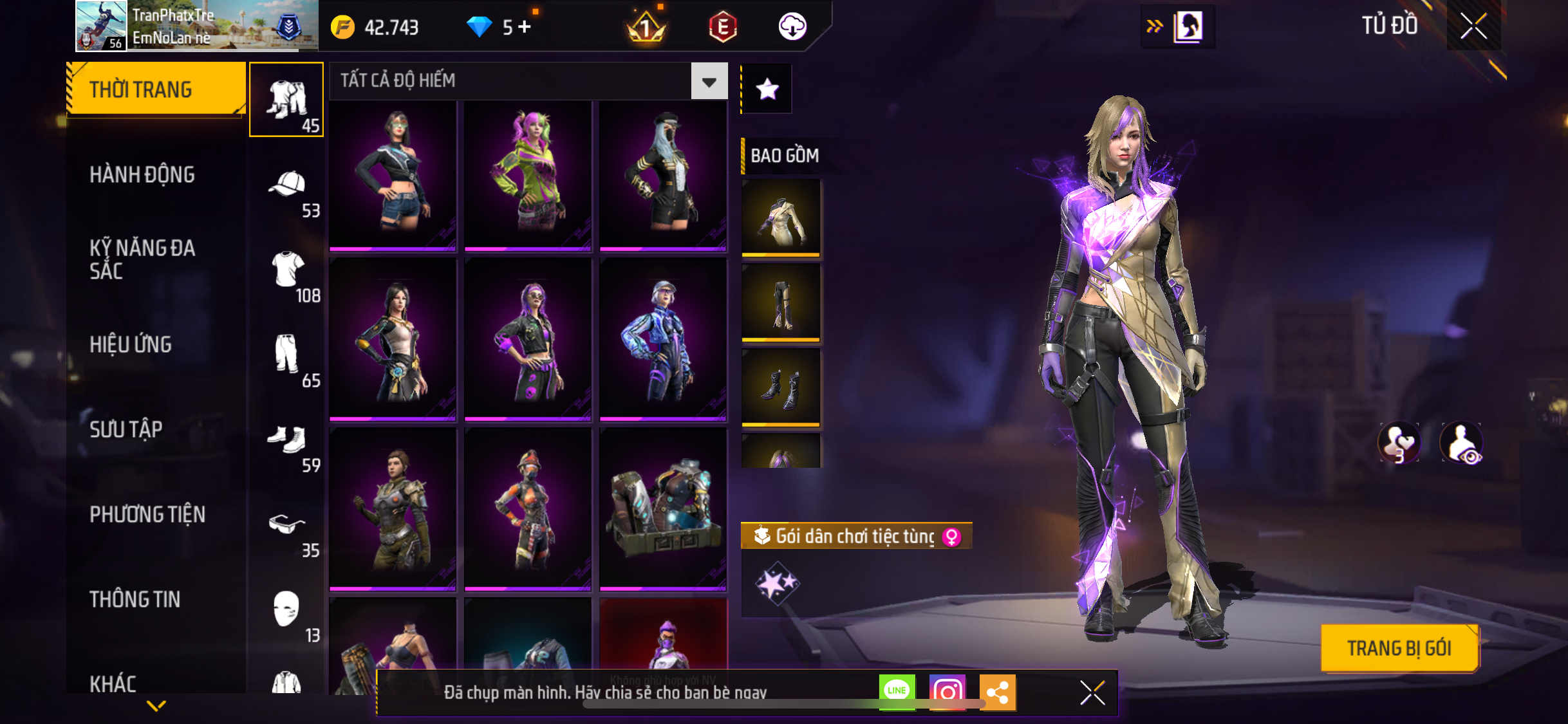Switch to KỸ NĂNG ĐA SẮC tab
Image resolution: width=1568 pixels, height=724 pixels.
click(142, 259)
